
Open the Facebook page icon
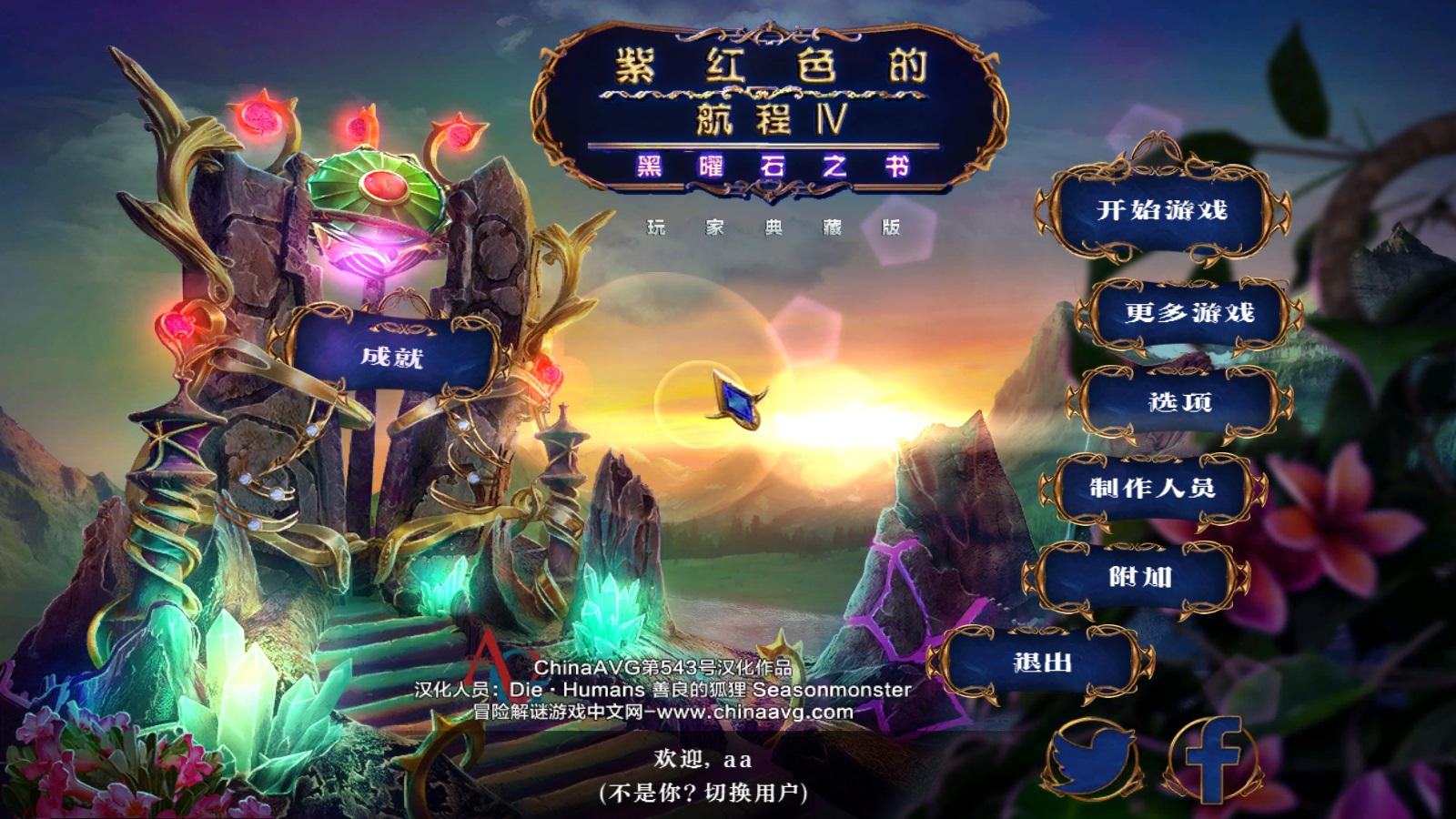pos(1213,760)
